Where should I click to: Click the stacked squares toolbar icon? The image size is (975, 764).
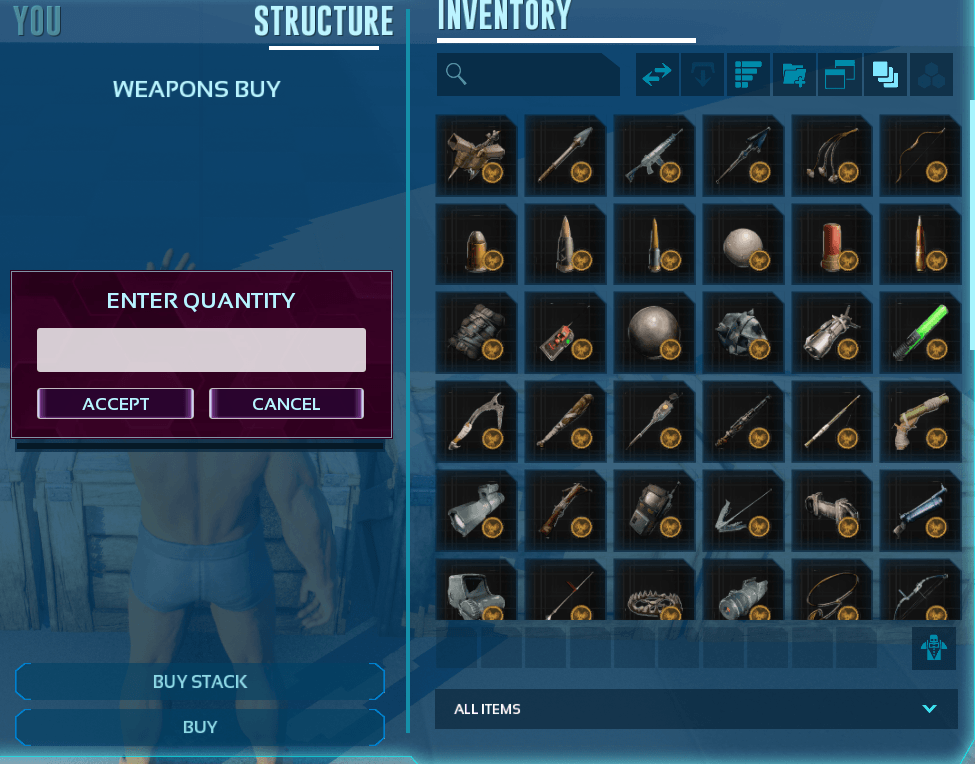tap(885, 75)
